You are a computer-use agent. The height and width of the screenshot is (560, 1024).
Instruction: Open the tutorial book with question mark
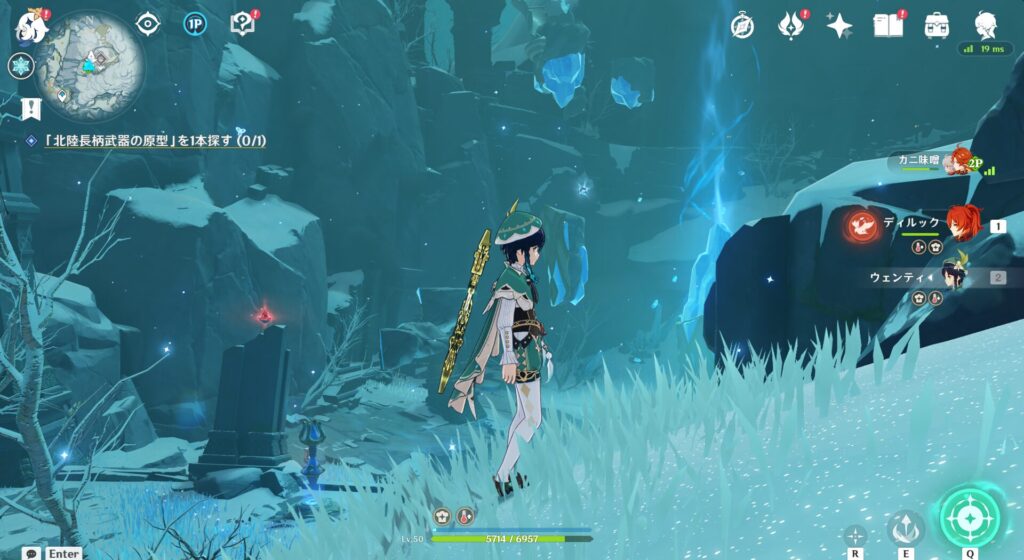243,24
